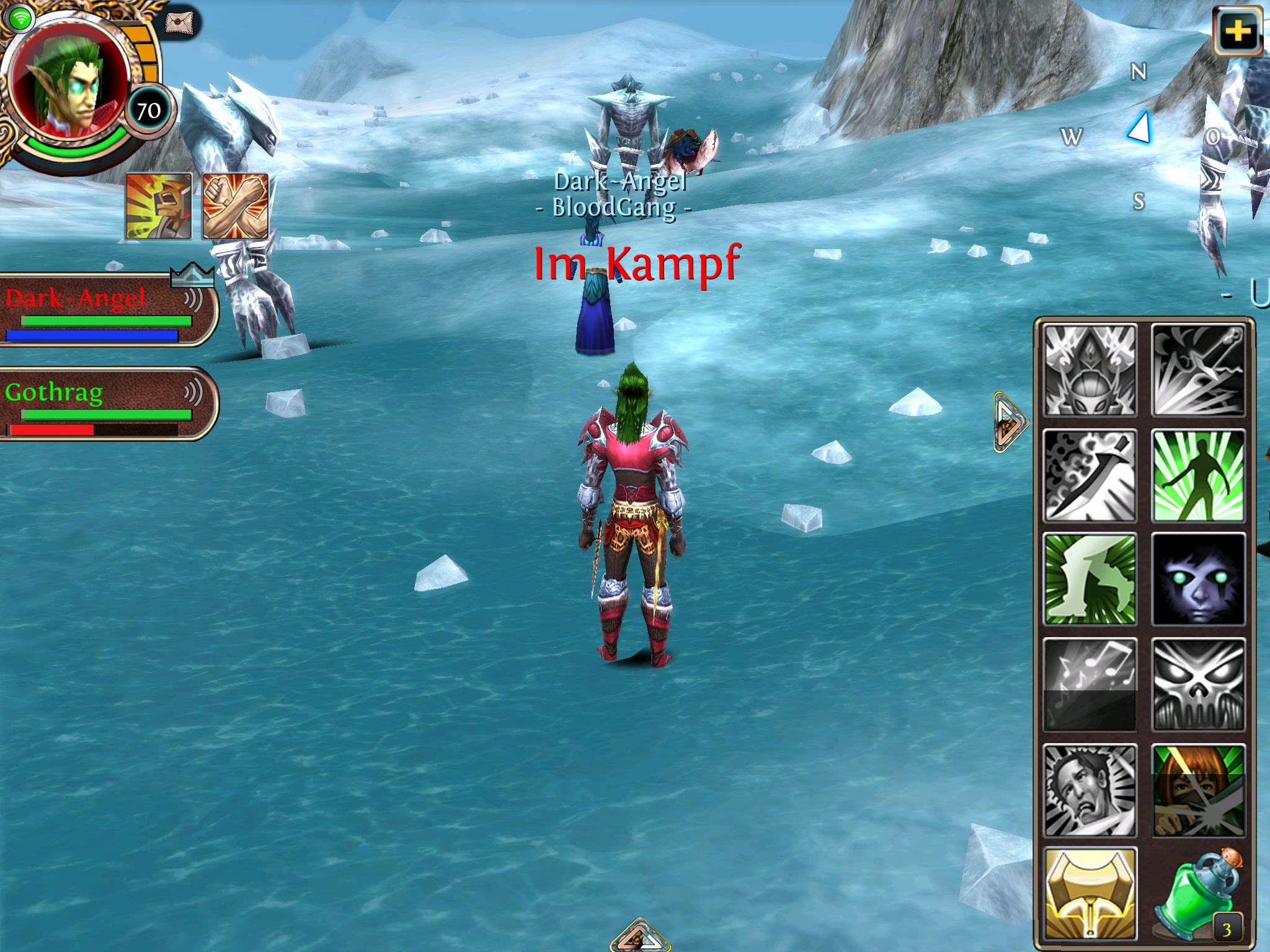Activate the dark glowing-eyed face skill
Viewport: 1270px width, 952px height.
[1198, 580]
